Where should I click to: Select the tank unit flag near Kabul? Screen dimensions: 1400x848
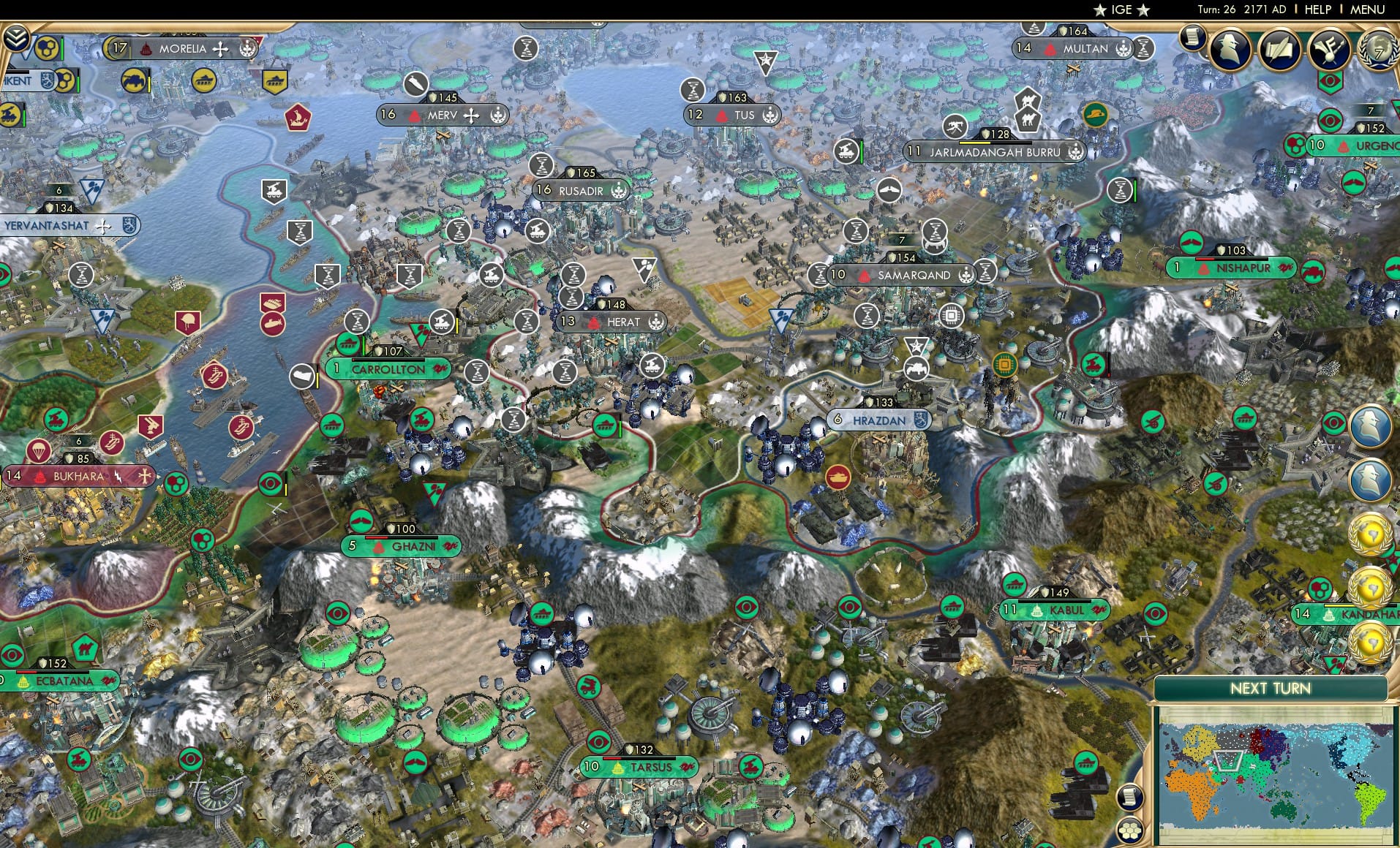pyautogui.click(x=1015, y=585)
